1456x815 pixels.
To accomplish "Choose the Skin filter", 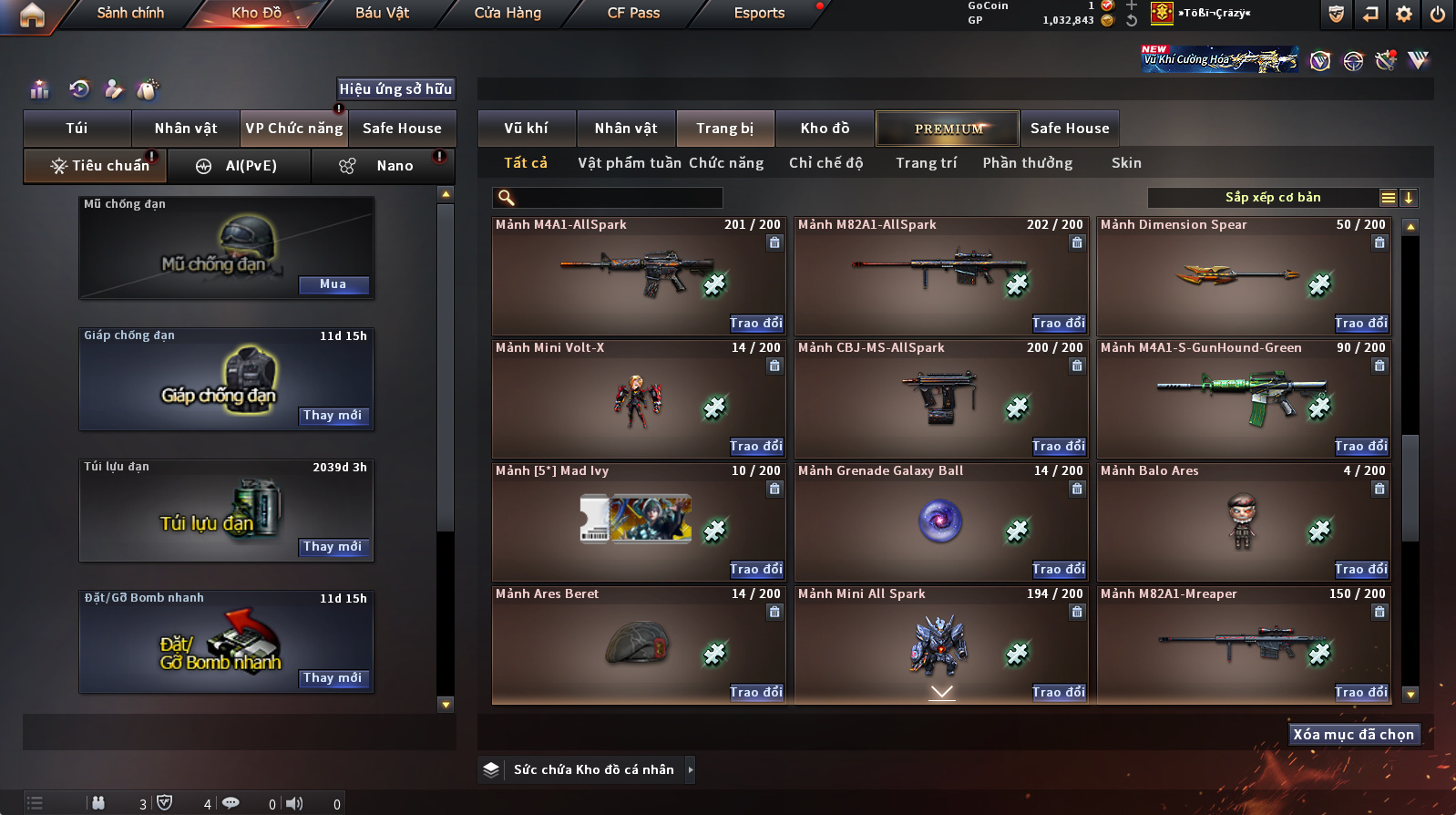I will (x=1126, y=163).
